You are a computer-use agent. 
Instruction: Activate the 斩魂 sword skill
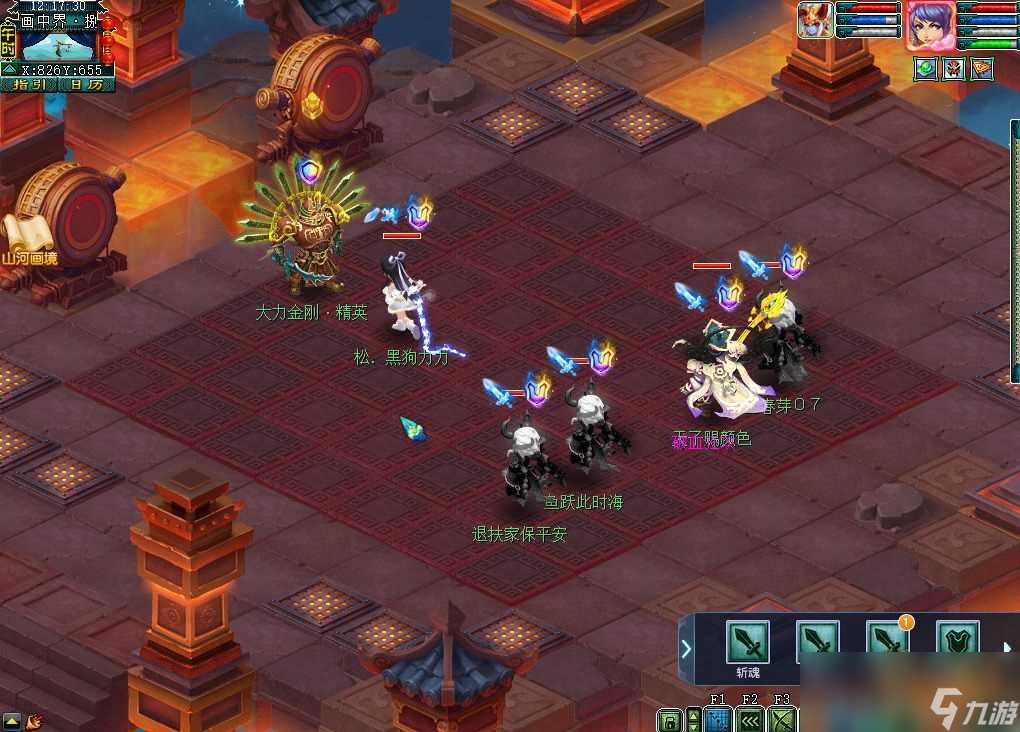click(x=747, y=640)
